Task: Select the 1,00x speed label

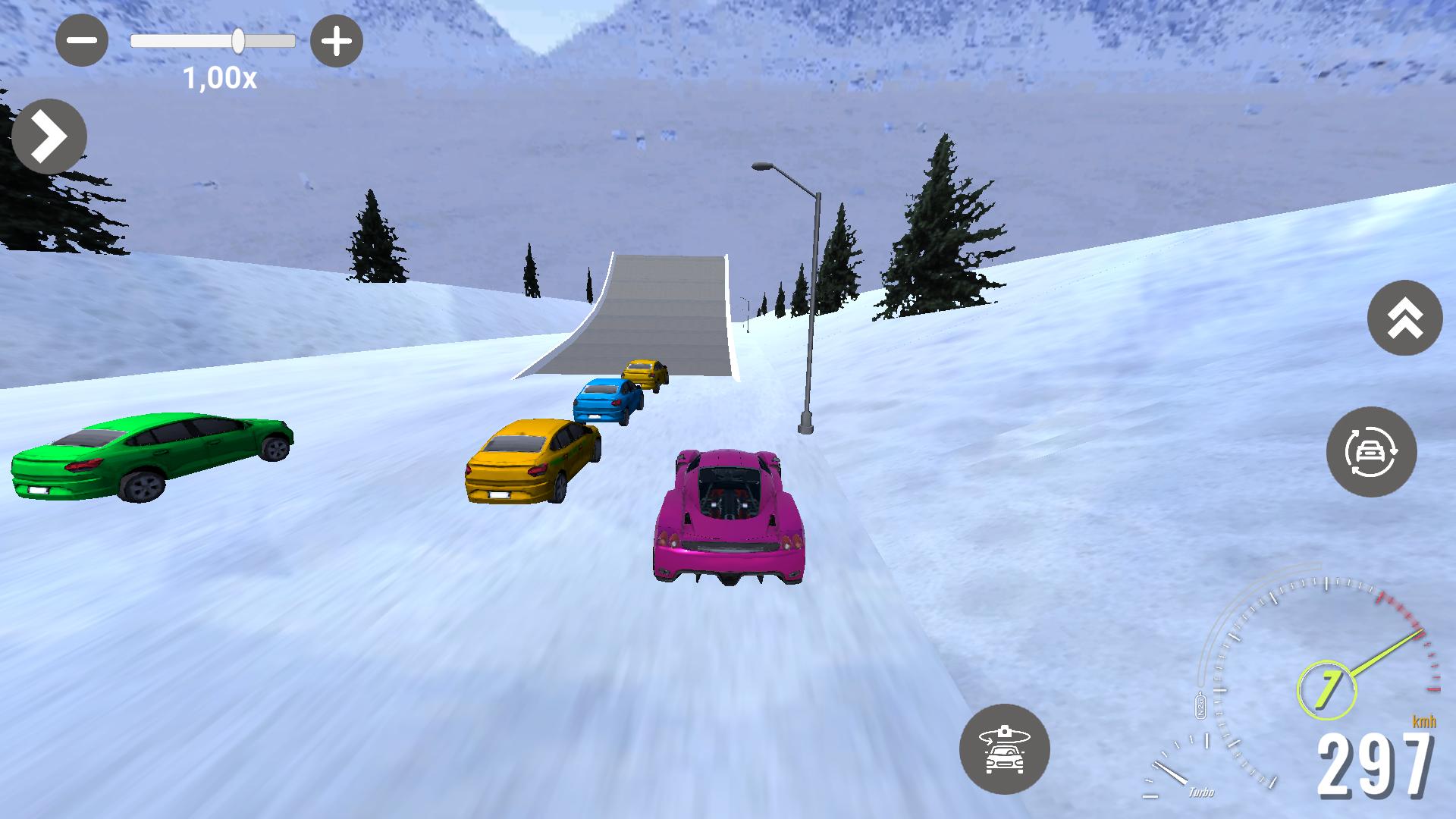Action: [x=219, y=77]
